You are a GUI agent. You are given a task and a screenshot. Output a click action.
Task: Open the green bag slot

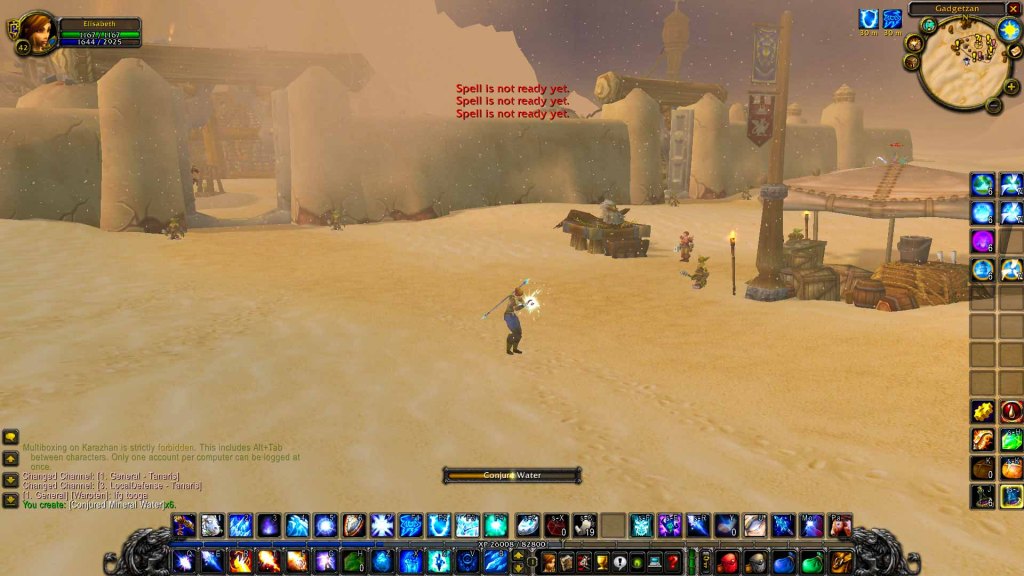tap(812, 562)
